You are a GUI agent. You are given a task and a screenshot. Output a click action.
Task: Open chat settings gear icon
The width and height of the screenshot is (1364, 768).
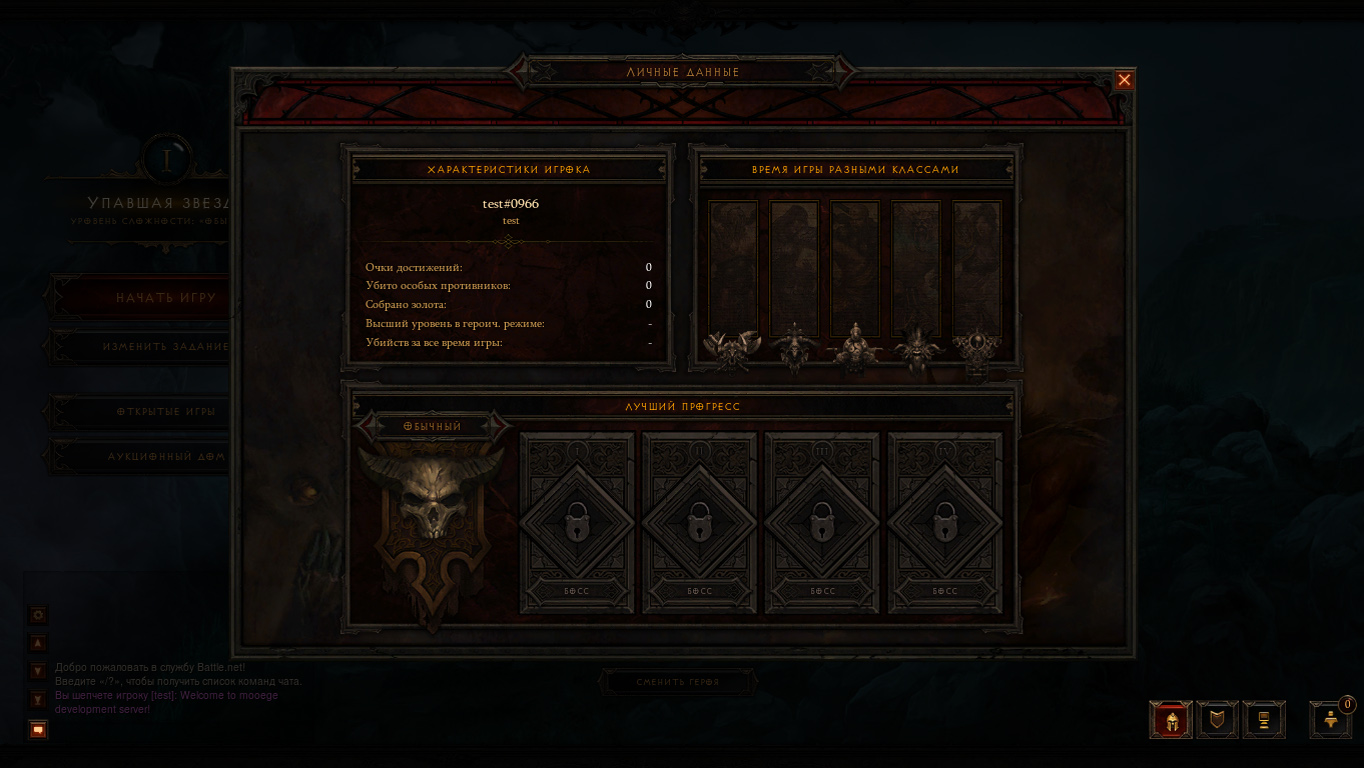point(39,615)
